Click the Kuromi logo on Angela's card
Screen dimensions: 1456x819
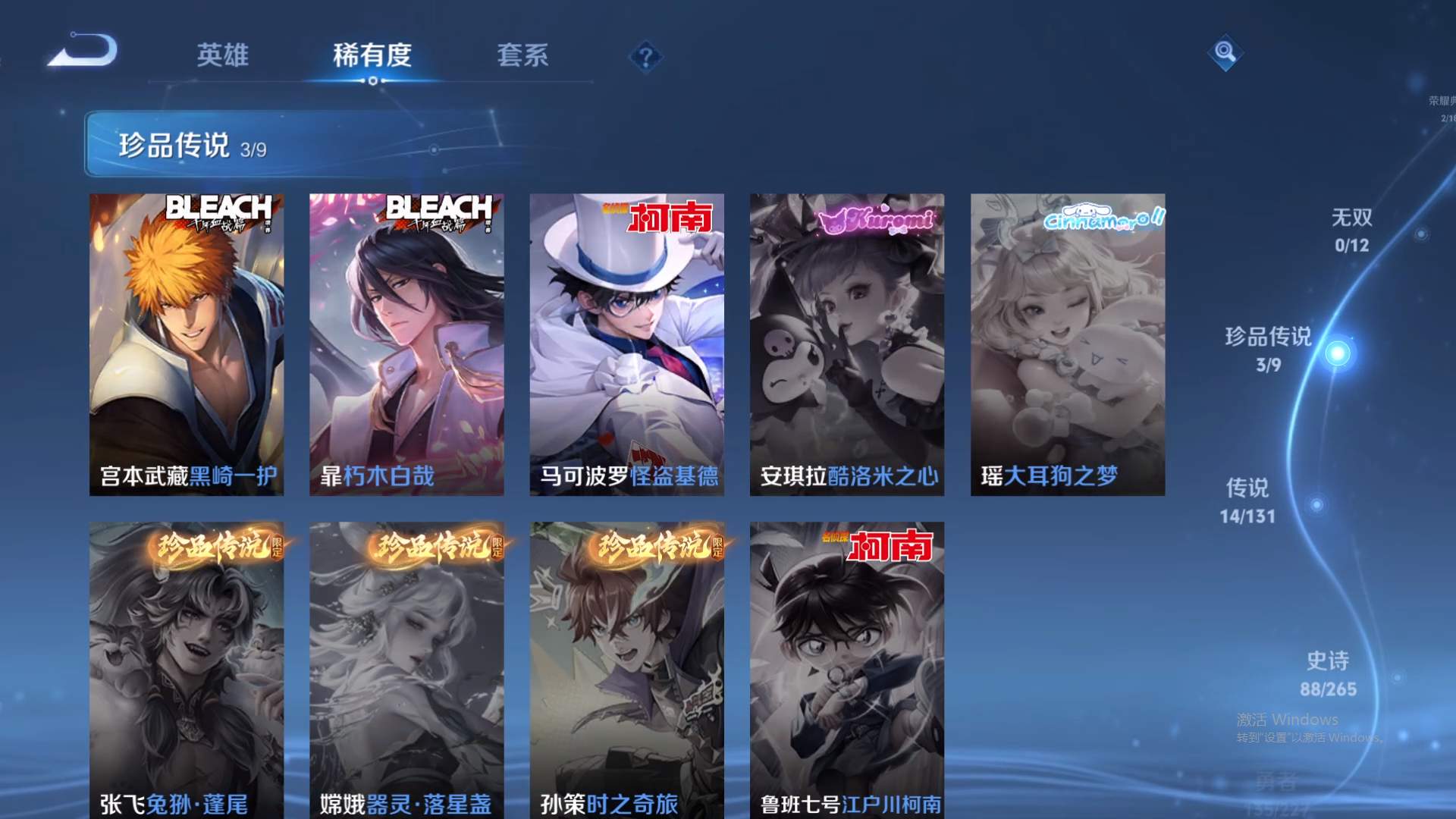(877, 220)
